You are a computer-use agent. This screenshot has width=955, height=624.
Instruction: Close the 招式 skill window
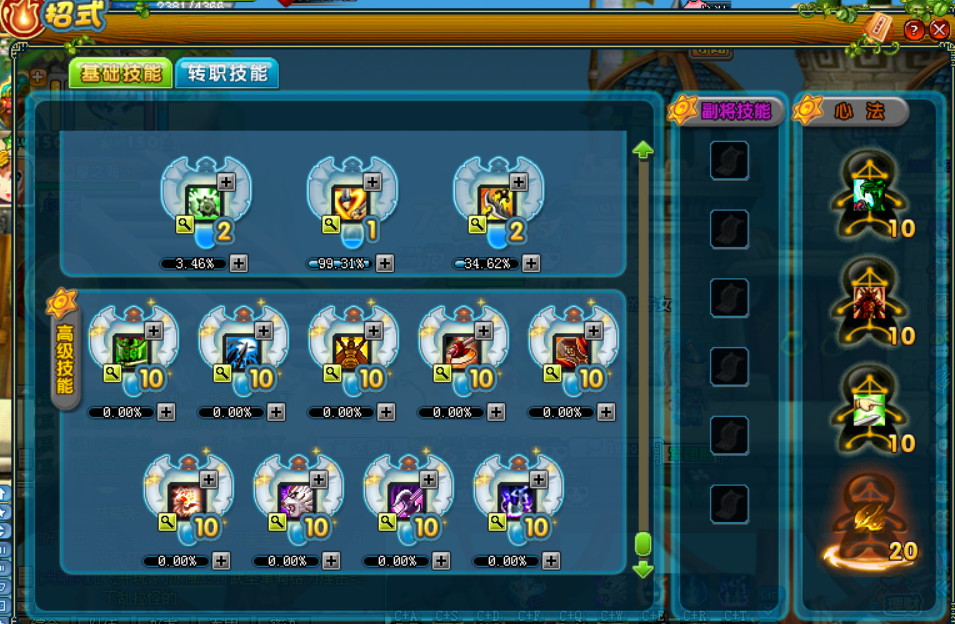click(x=938, y=30)
